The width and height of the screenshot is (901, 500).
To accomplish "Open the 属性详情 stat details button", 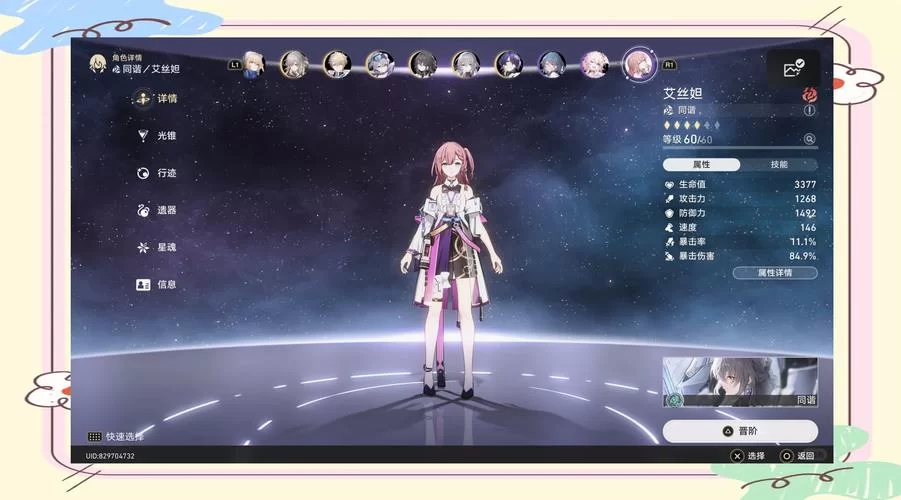I will [x=775, y=272].
